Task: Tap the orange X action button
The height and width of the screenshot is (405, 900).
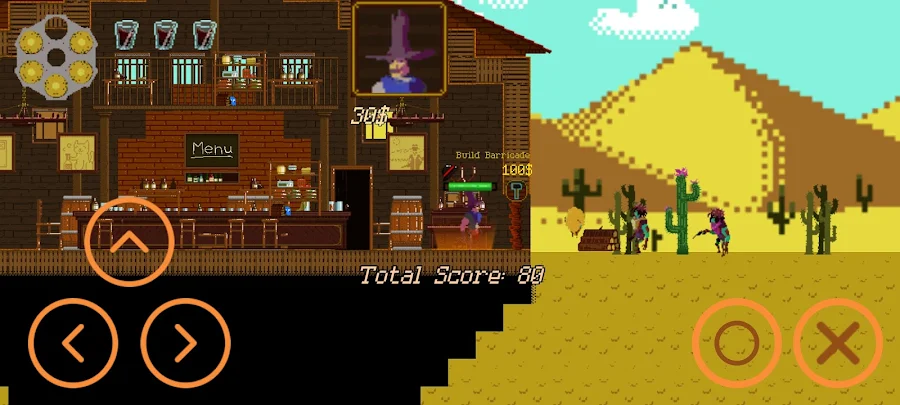Action: 838,343
